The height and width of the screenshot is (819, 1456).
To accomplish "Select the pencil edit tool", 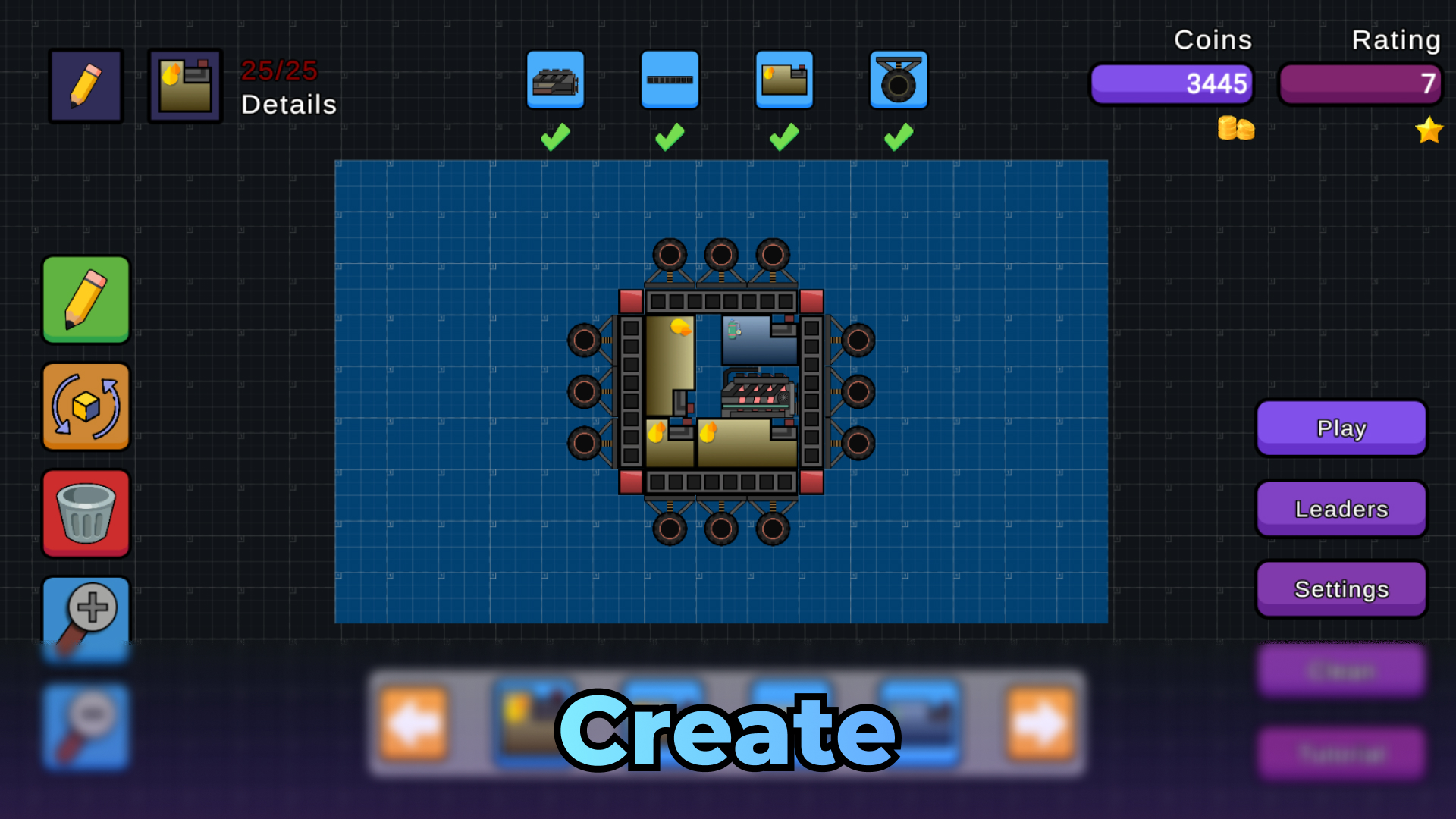I will pos(86,300).
